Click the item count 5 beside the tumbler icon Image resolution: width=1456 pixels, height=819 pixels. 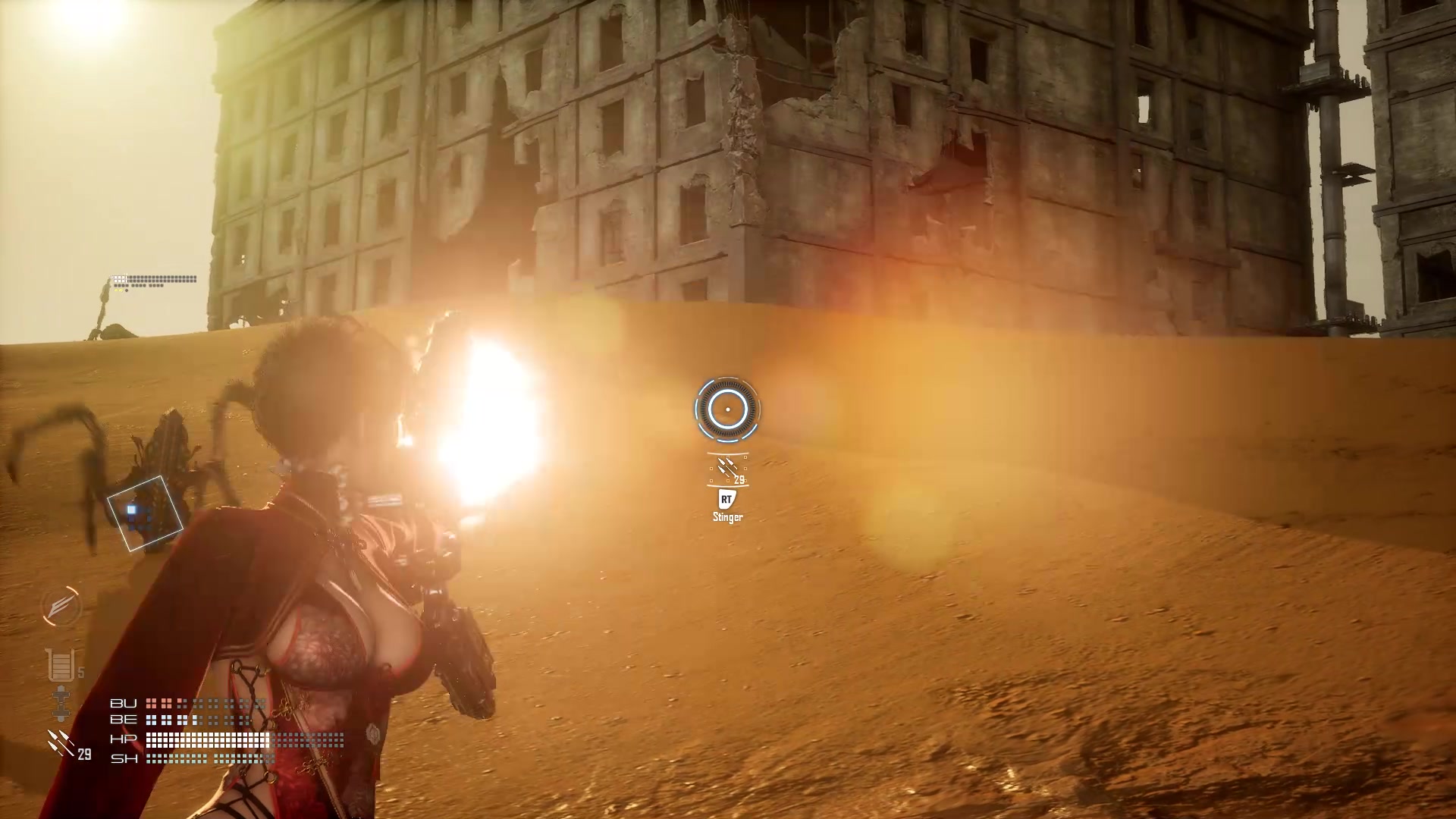coord(80,673)
